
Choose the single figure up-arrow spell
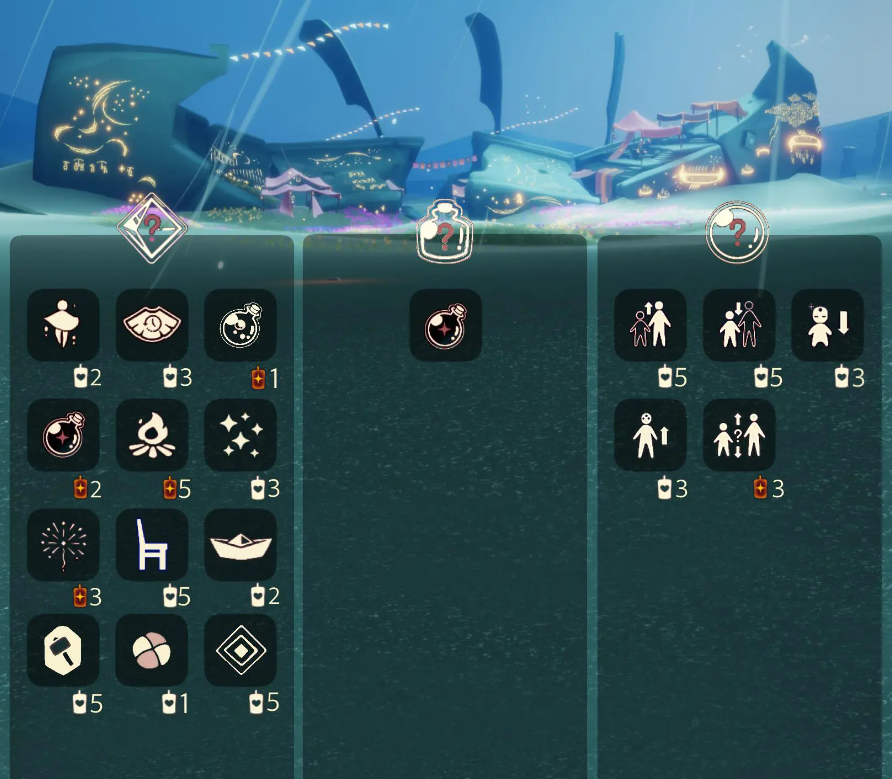[x=650, y=435]
